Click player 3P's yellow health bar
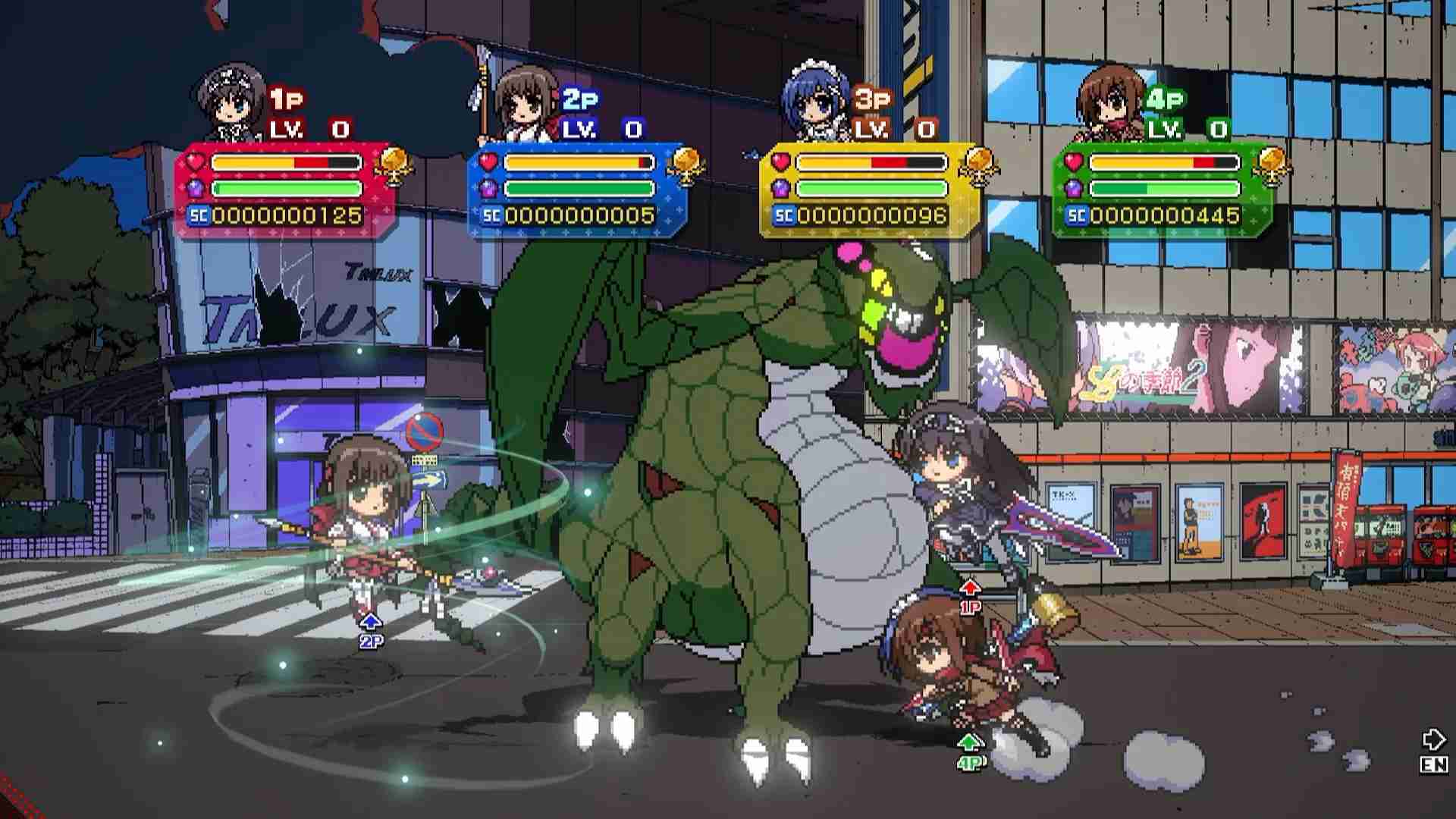Screen dimensions: 1456x819 tap(868, 161)
